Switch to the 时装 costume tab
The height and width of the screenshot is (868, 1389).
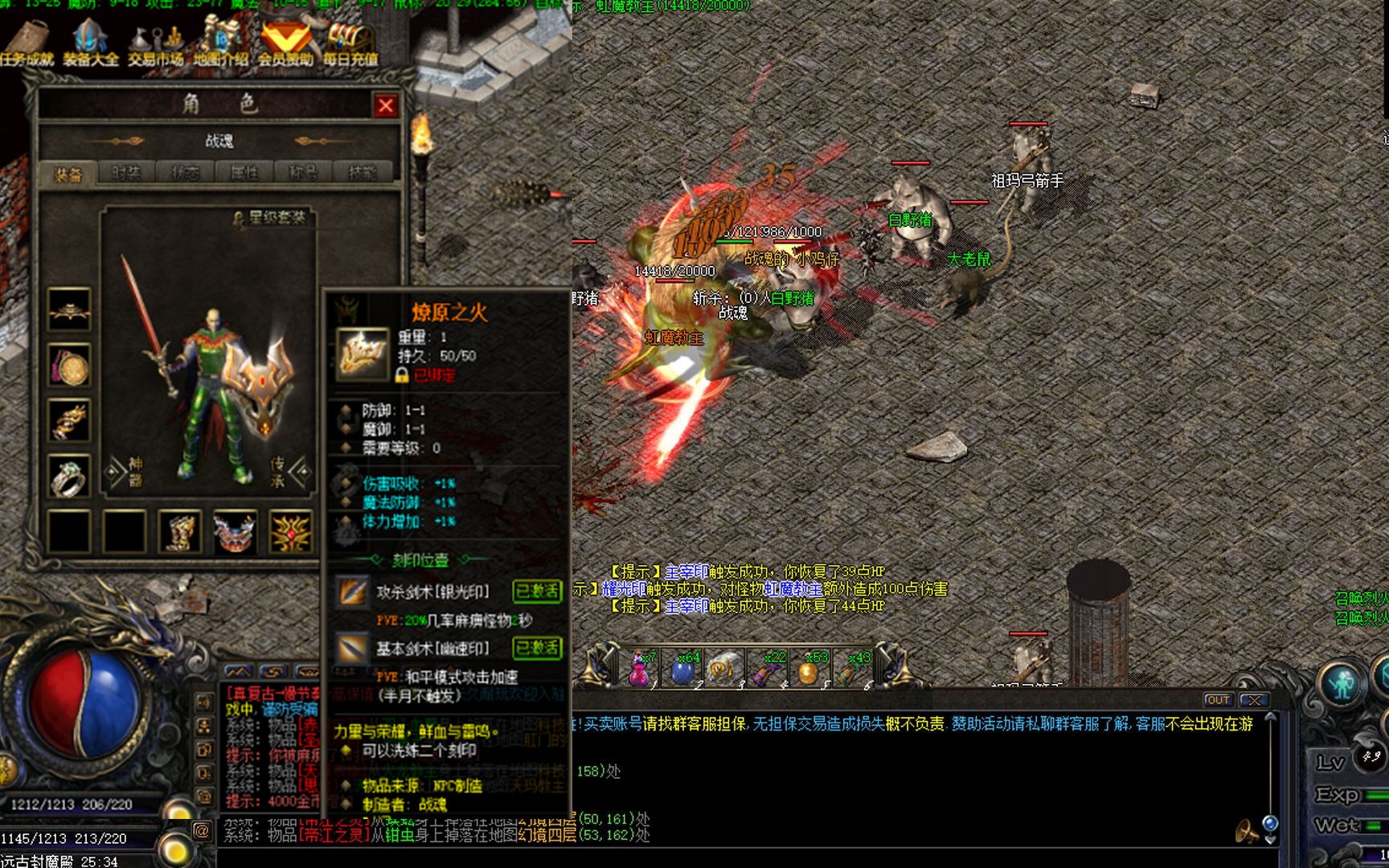[x=126, y=173]
